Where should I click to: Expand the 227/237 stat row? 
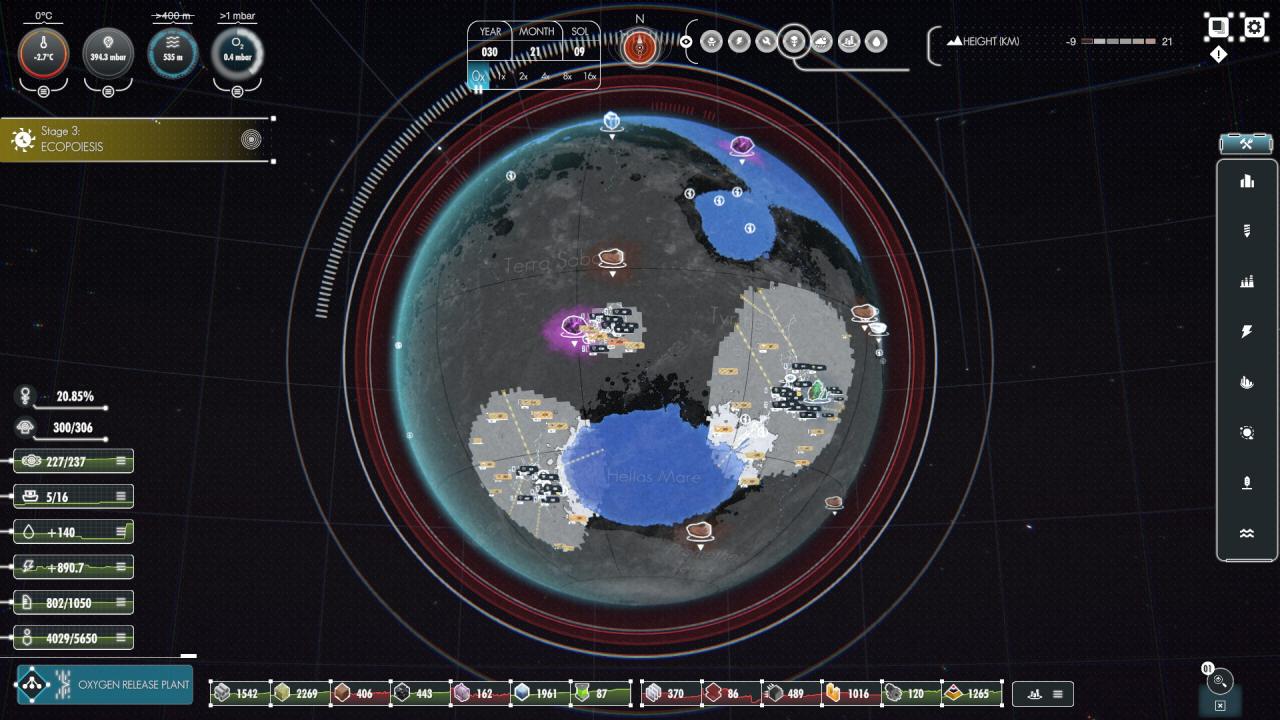click(x=121, y=461)
